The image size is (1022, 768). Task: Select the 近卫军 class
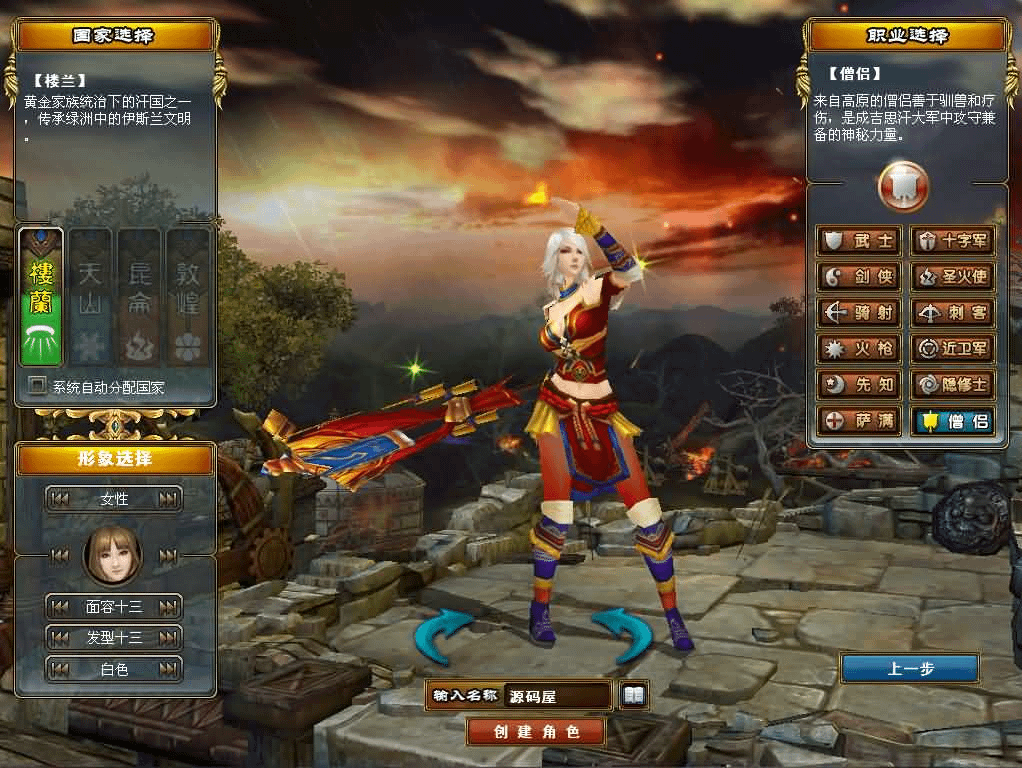[x=953, y=349]
